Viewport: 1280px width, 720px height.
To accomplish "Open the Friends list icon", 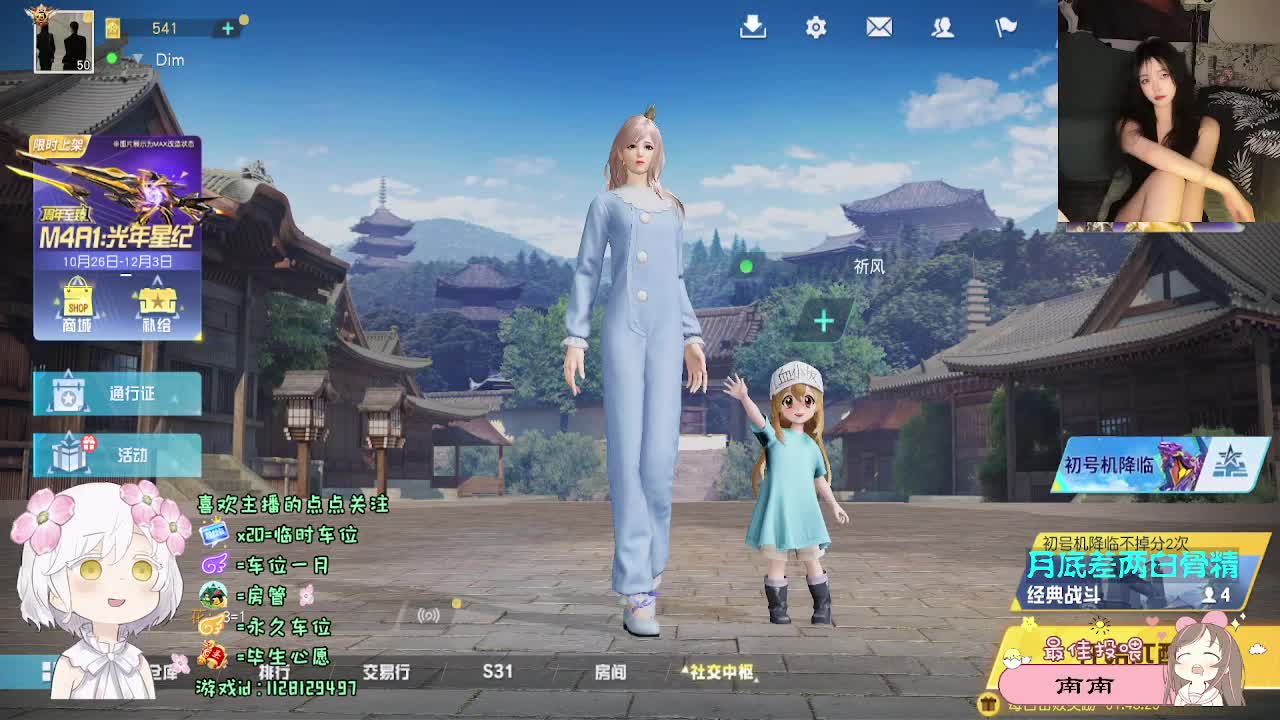I will point(942,28).
